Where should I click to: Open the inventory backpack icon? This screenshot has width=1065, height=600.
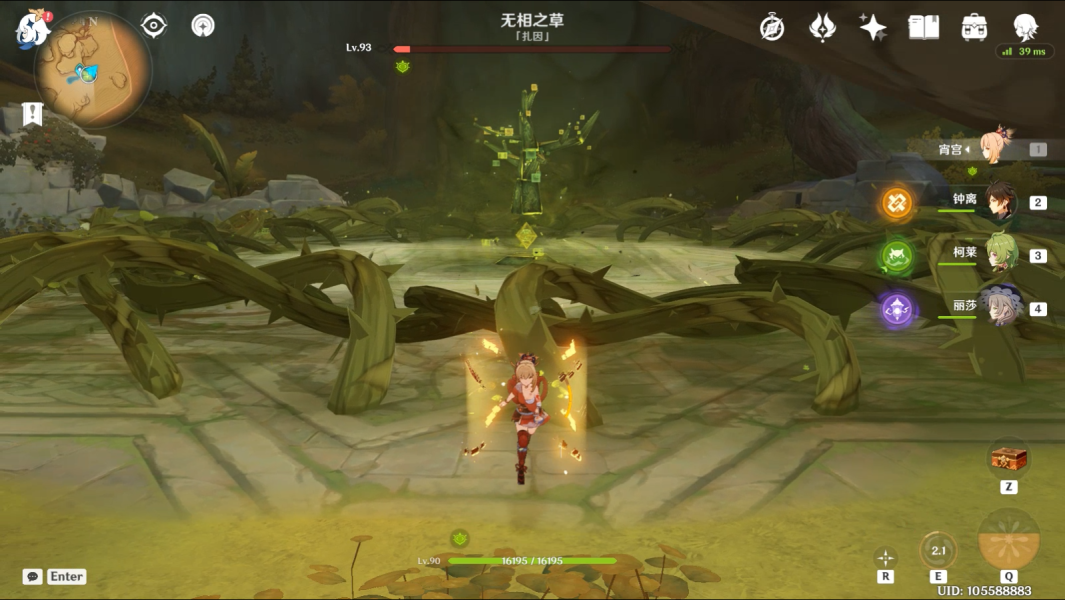(x=974, y=27)
